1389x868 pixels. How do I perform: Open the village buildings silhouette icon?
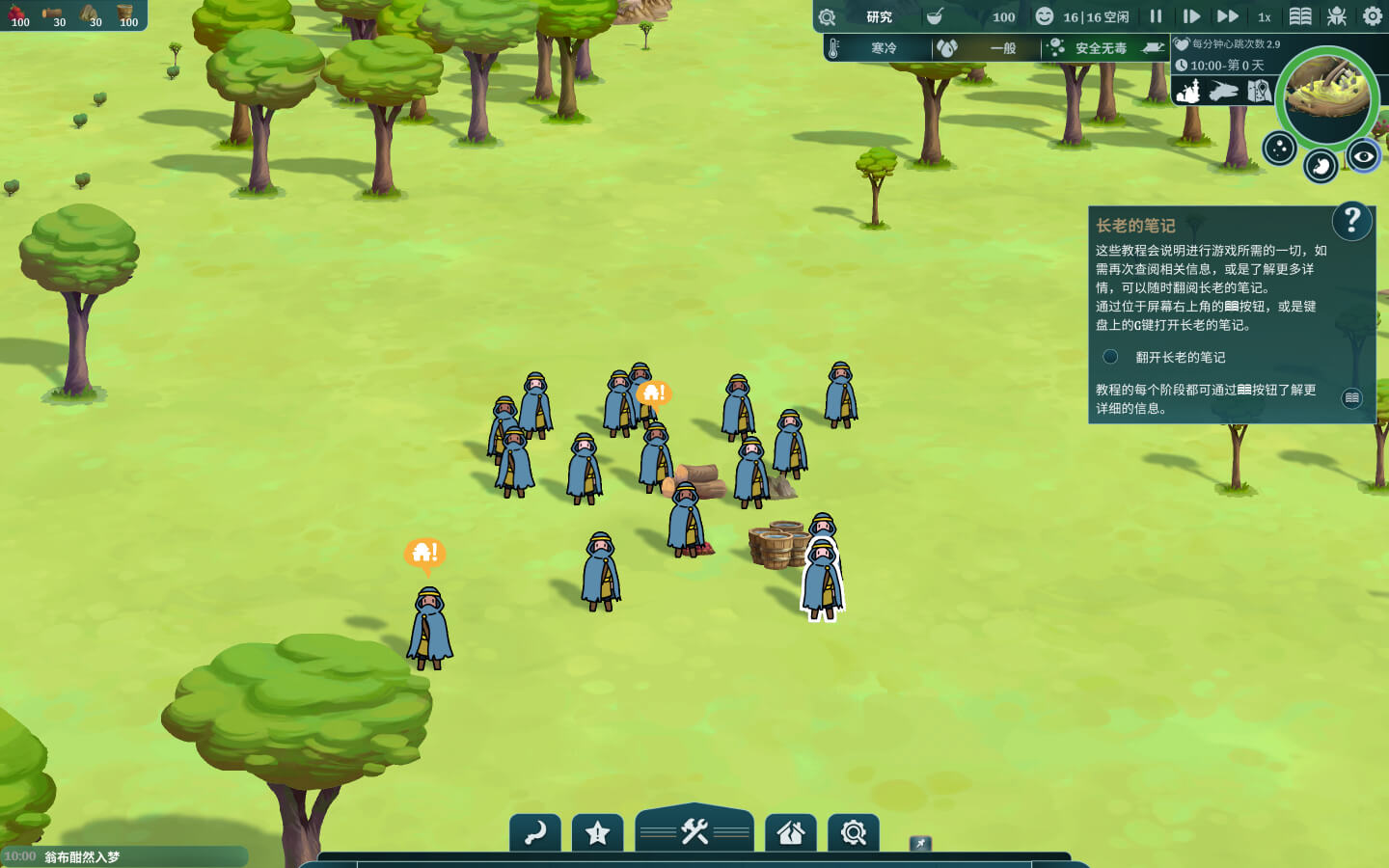pyautogui.click(x=1189, y=92)
